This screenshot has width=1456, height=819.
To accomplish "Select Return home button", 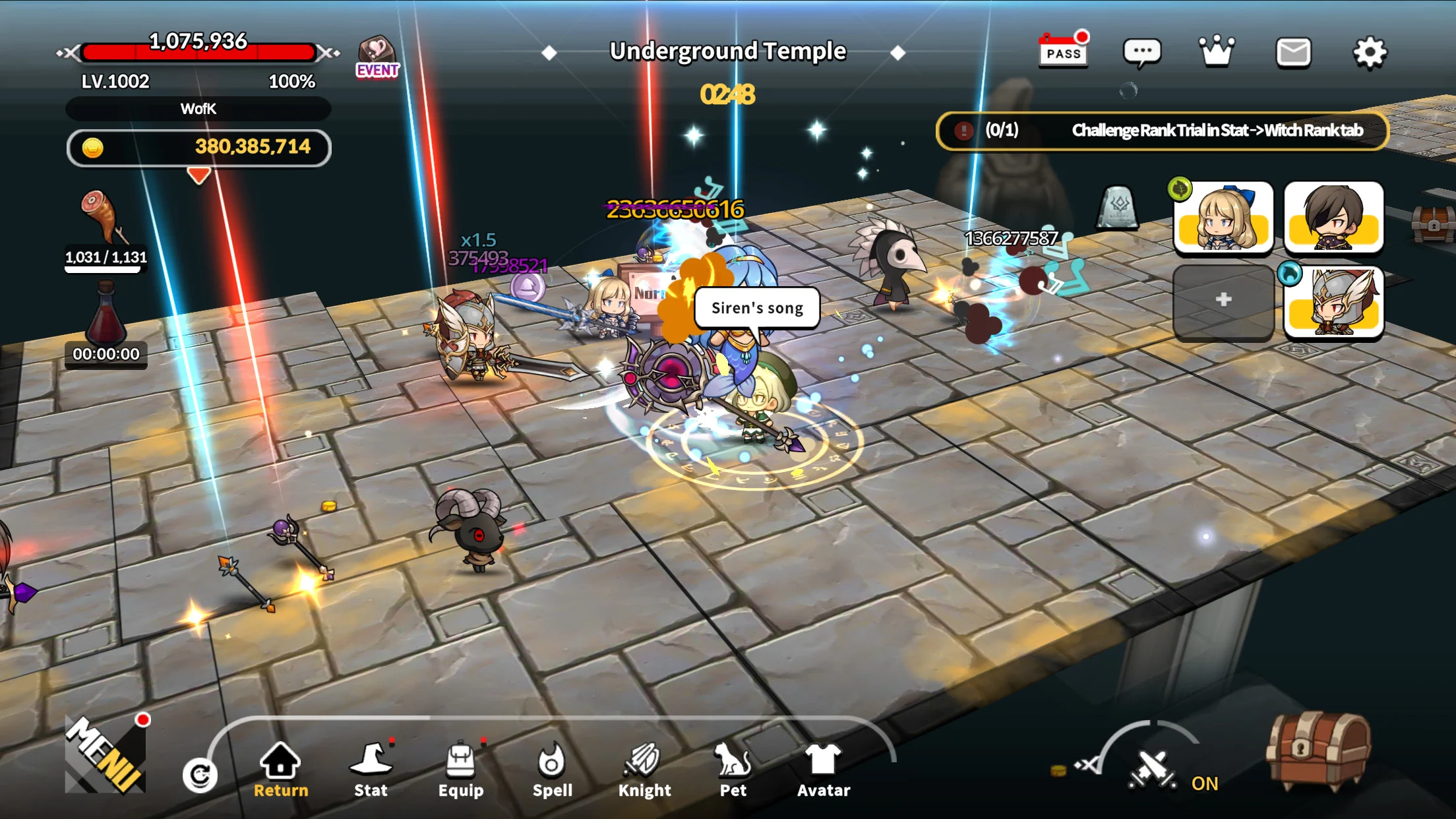I will coord(281,770).
